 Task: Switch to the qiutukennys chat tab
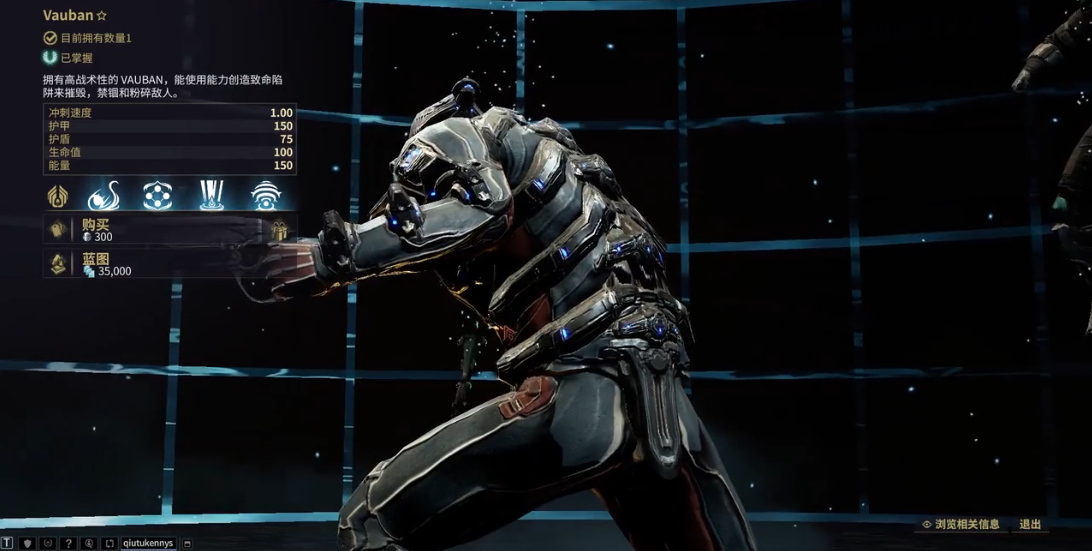[x=148, y=543]
